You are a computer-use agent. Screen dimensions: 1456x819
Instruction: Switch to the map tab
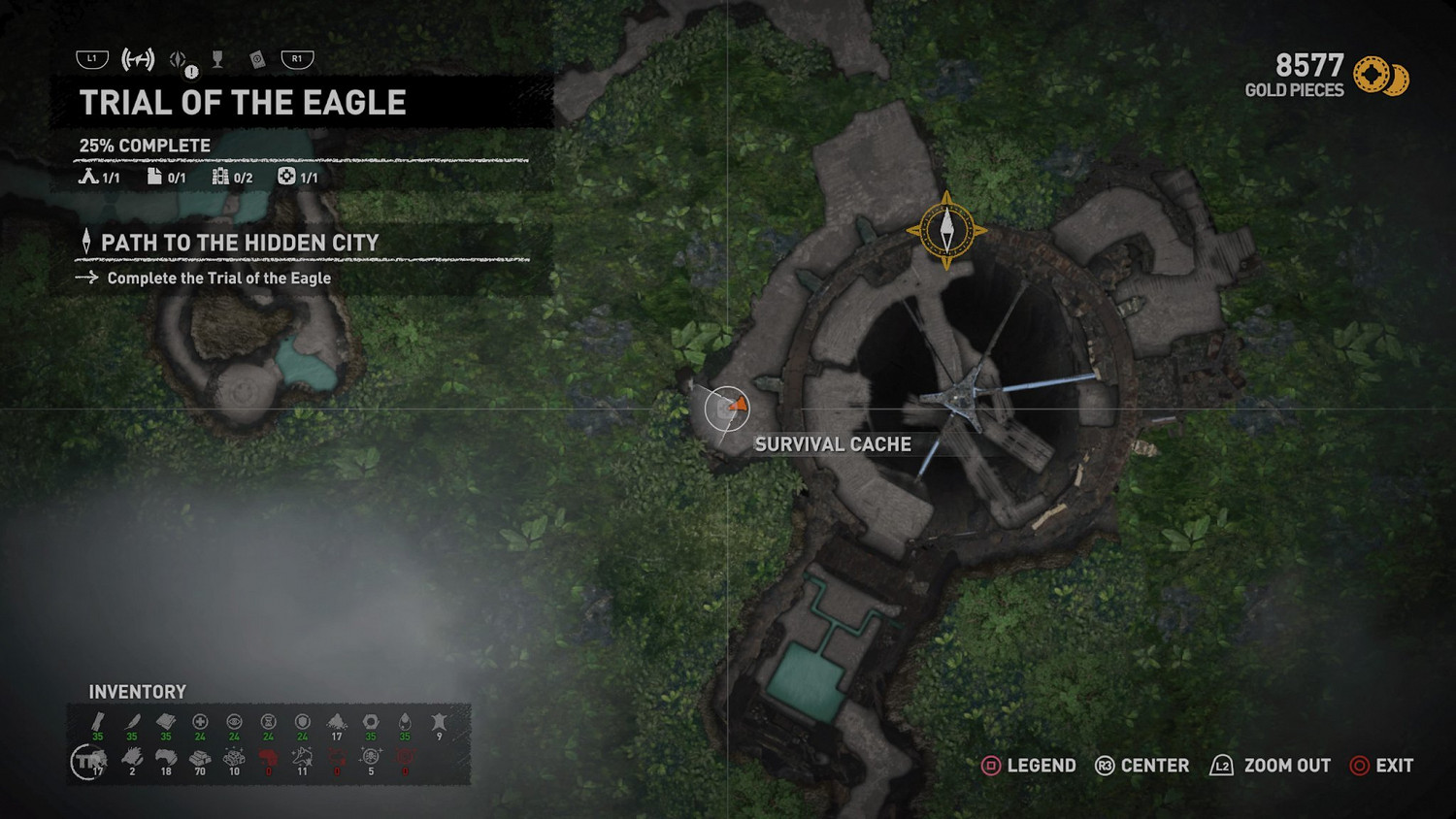tap(138, 60)
